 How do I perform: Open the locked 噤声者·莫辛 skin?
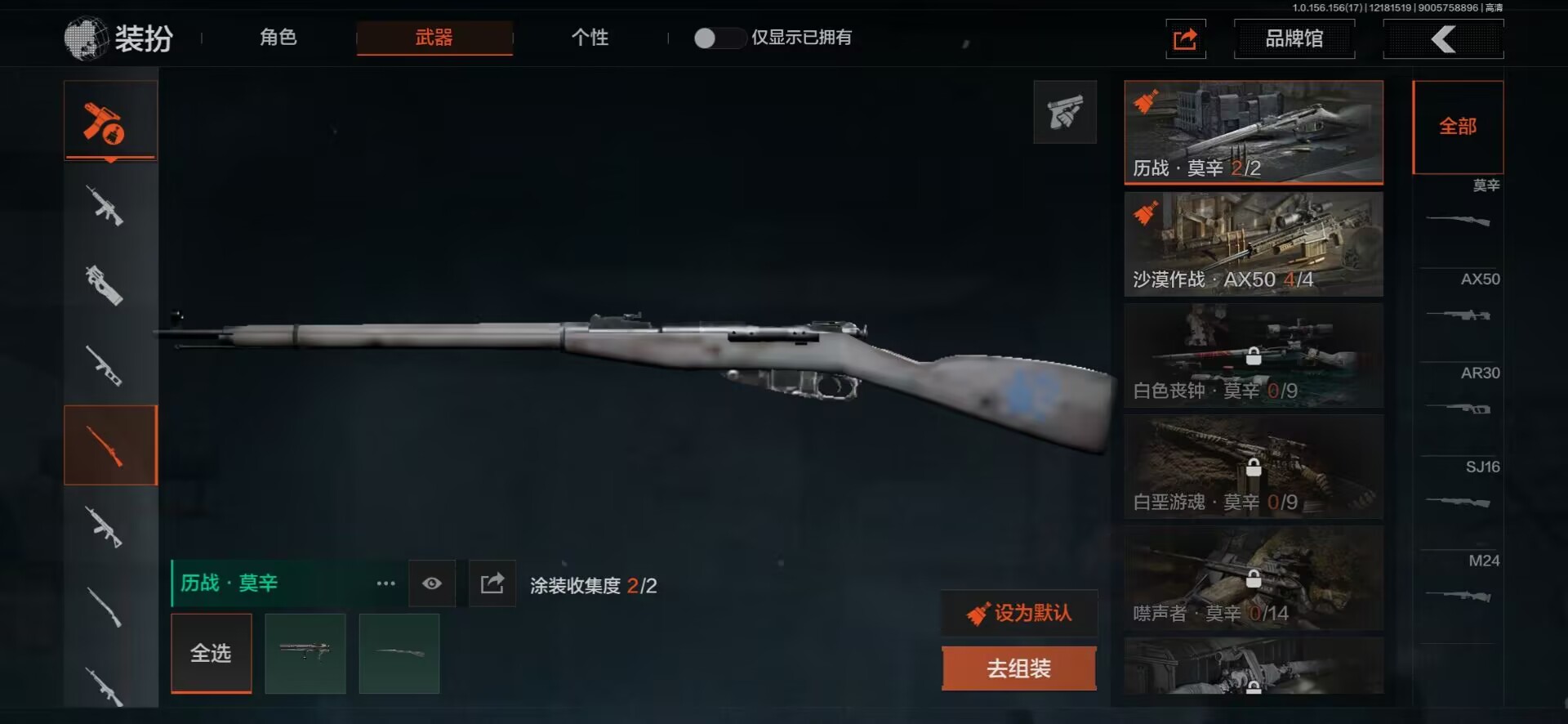[x=1253, y=577]
